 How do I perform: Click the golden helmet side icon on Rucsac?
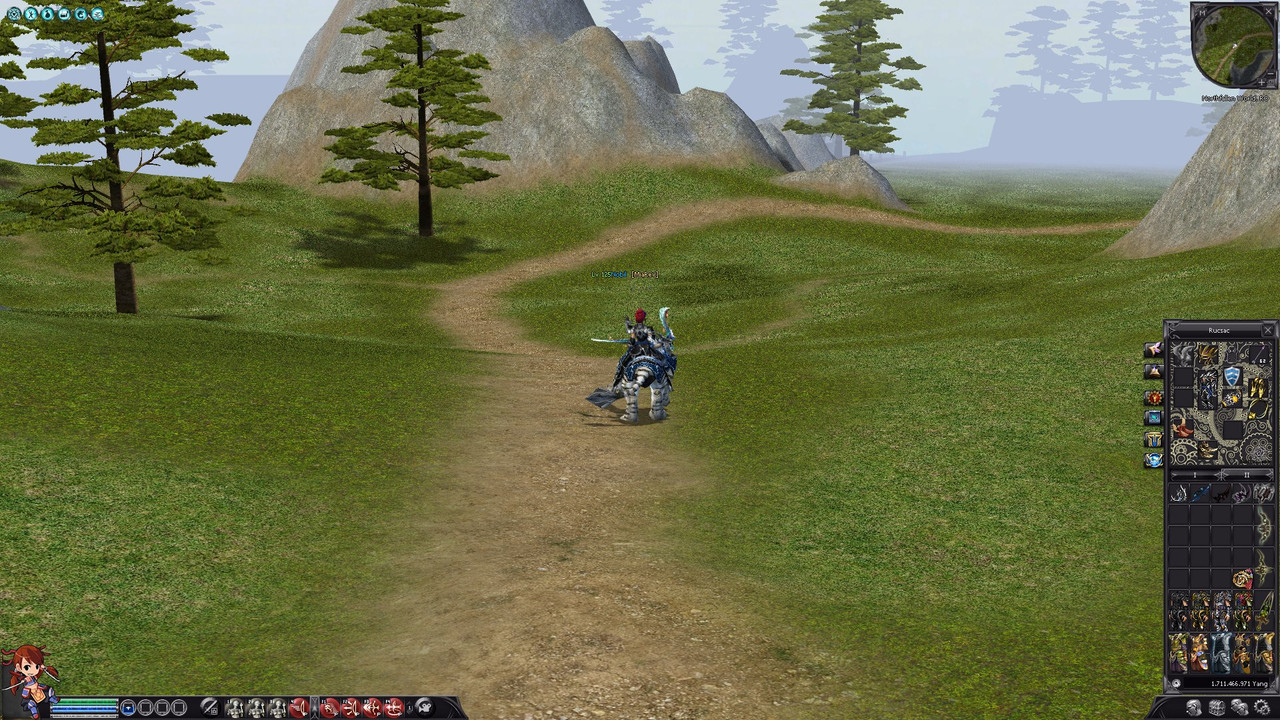pyautogui.click(x=1154, y=440)
